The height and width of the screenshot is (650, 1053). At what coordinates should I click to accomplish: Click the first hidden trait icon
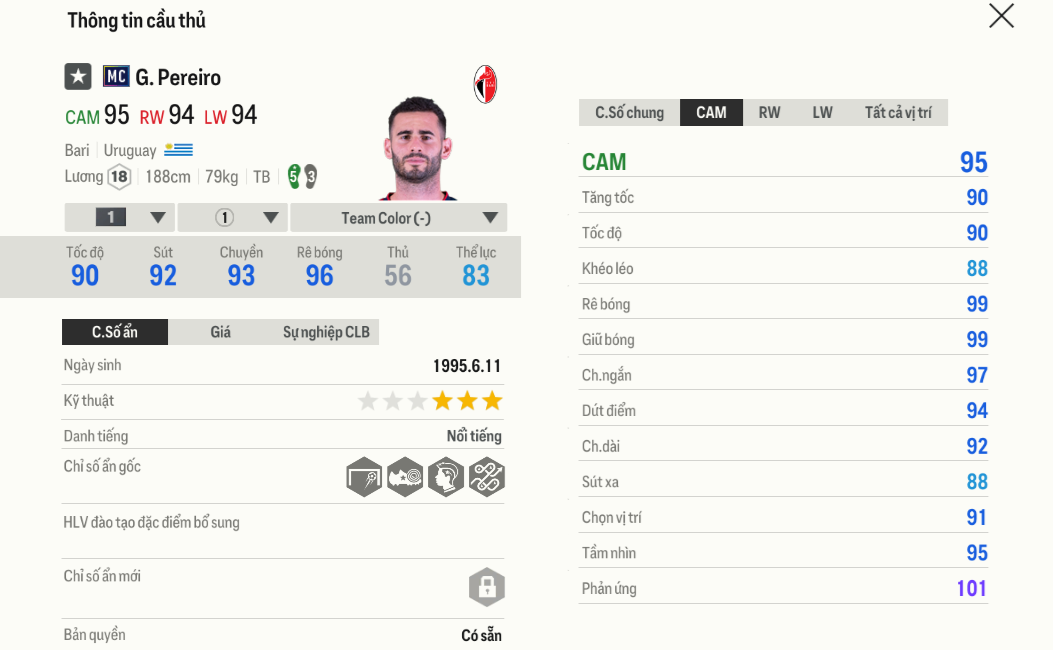pyautogui.click(x=365, y=477)
